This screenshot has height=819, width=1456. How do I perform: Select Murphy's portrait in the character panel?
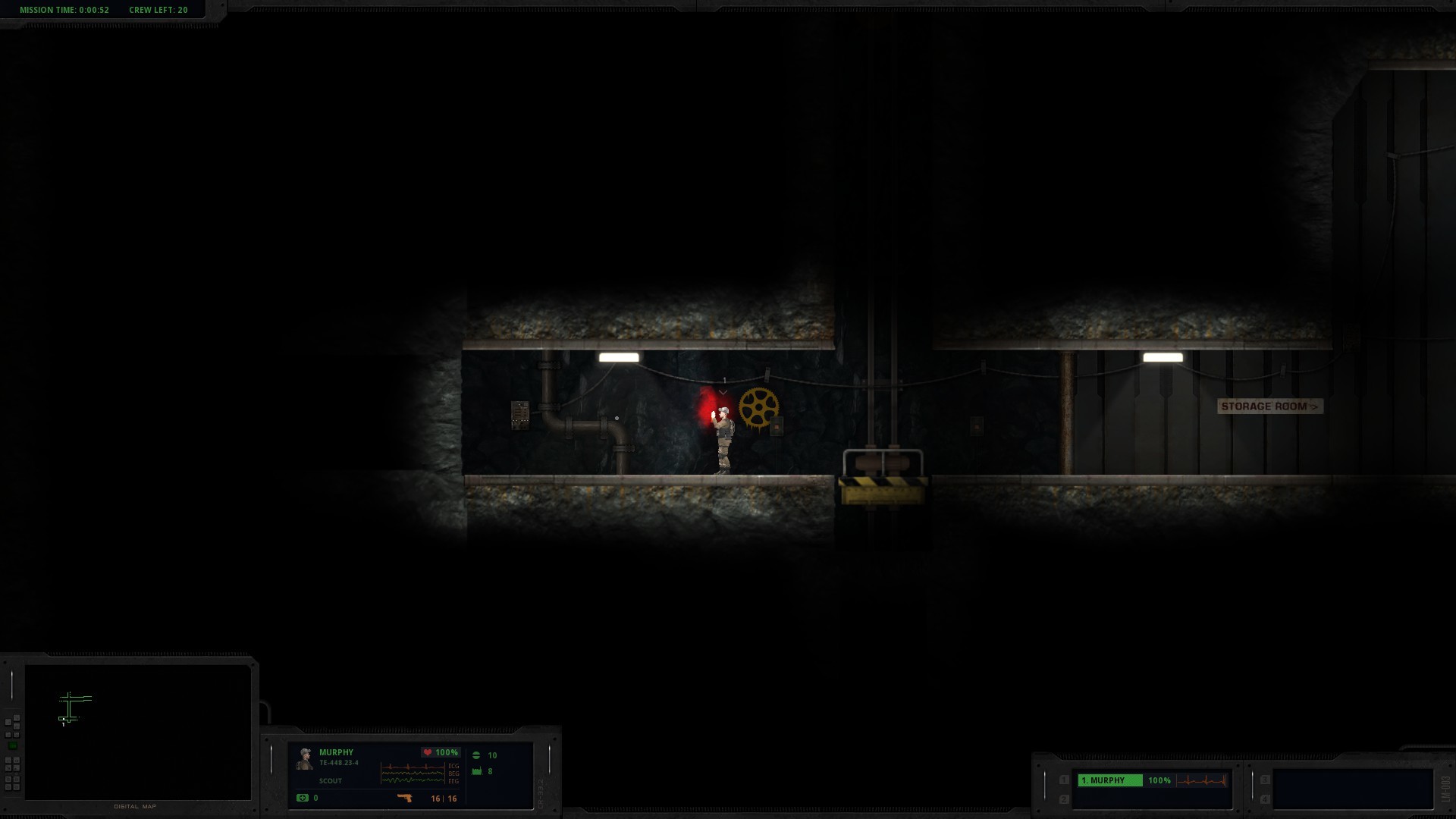[305, 758]
